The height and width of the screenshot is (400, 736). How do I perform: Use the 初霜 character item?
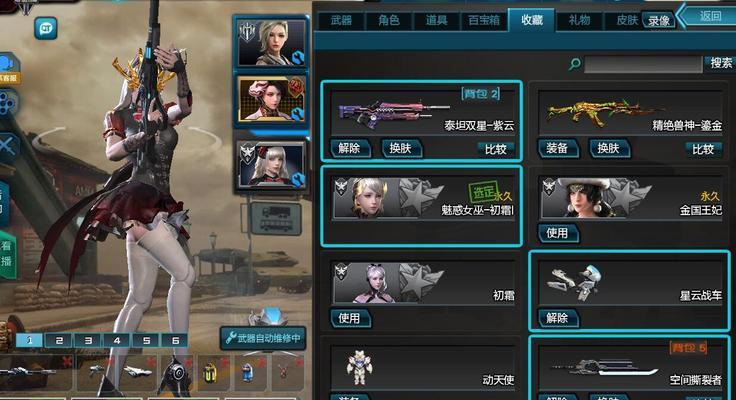click(x=349, y=318)
